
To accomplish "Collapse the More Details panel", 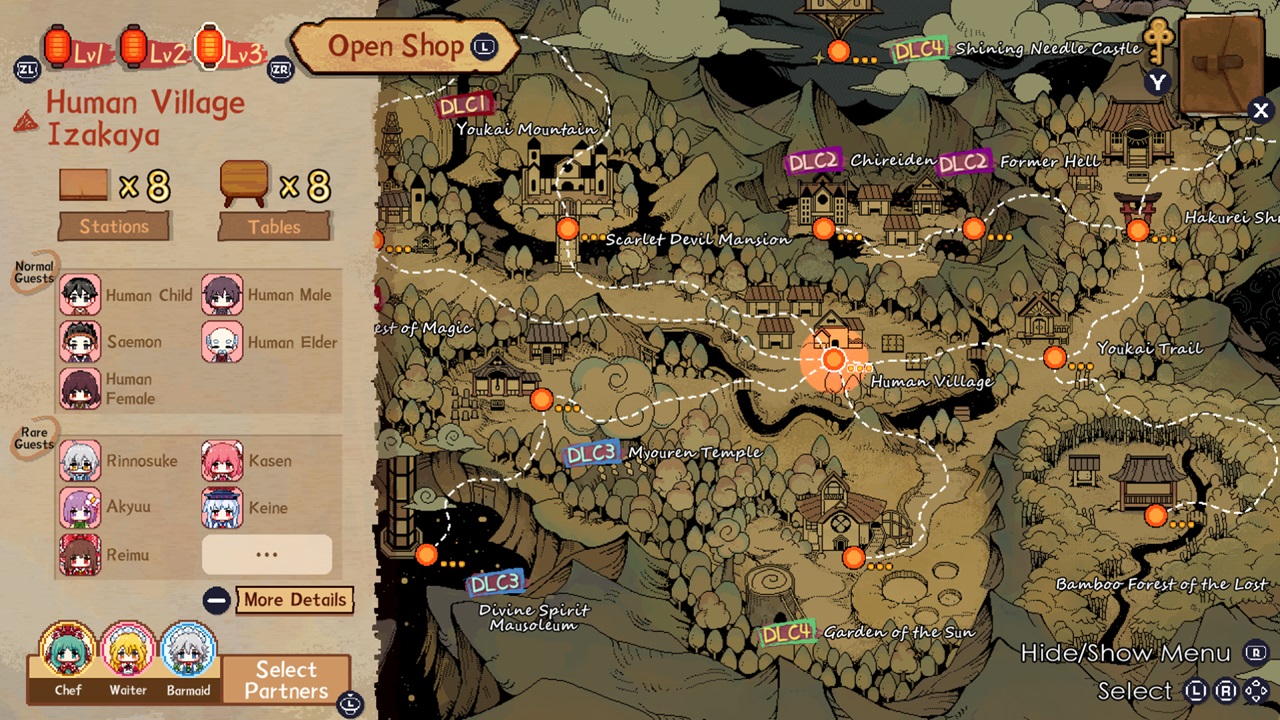I will tap(217, 600).
